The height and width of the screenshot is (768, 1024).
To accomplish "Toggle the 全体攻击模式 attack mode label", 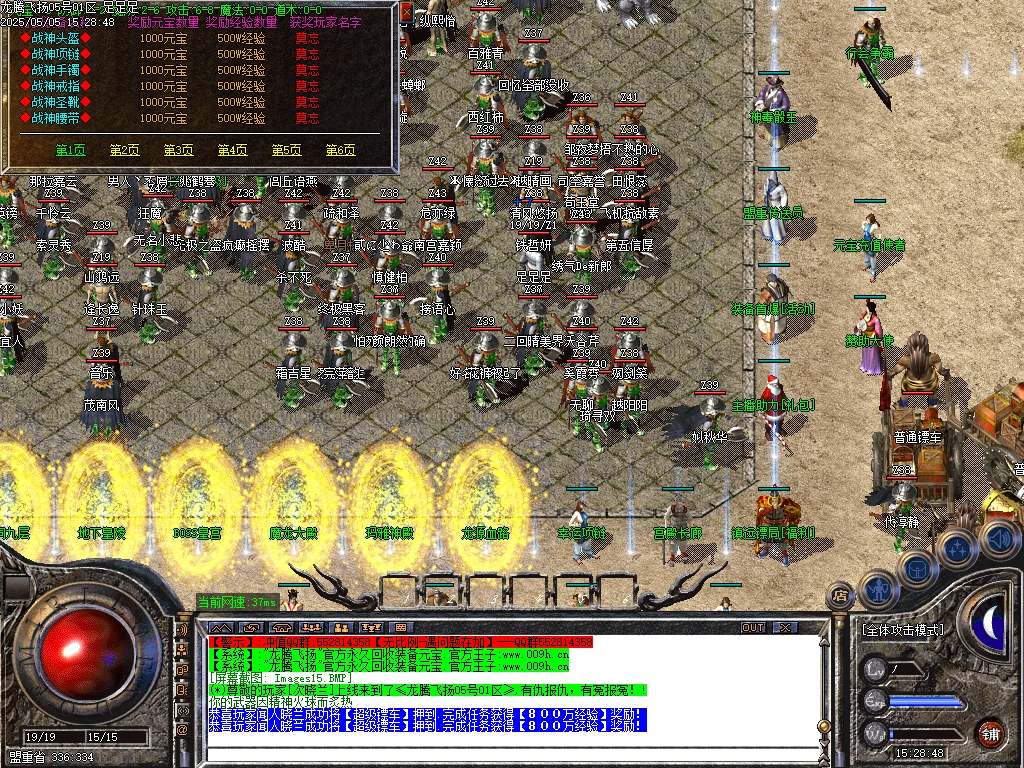I will pos(902,631).
